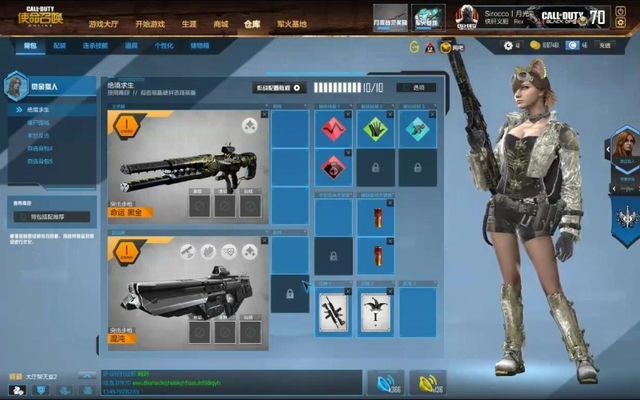Click the 选项 options button

pos(417,88)
